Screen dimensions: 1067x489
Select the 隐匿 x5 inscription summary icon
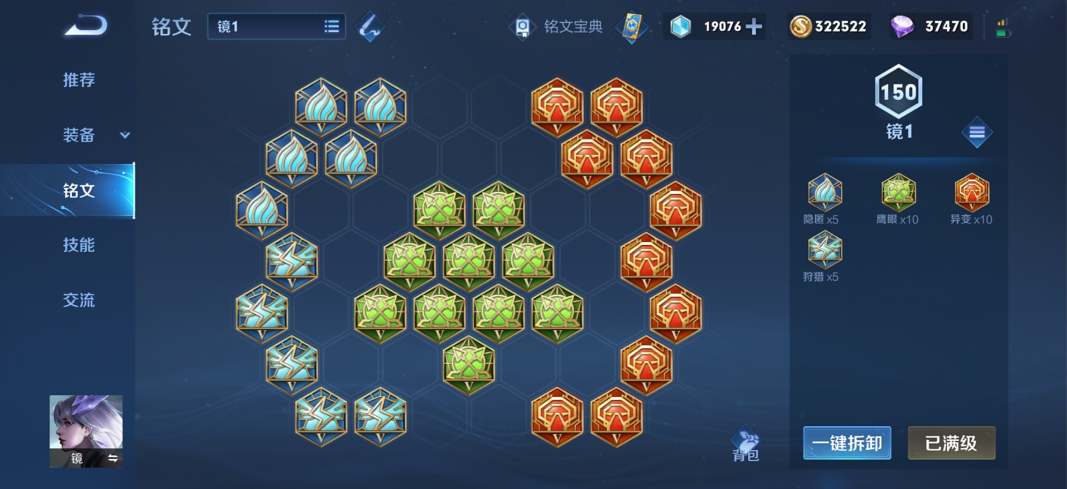click(825, 192)
